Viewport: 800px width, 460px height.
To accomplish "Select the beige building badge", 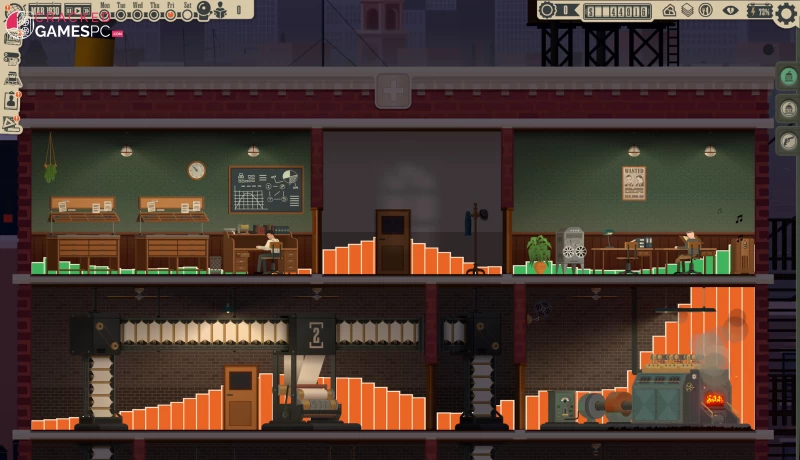I will pyautogui.click(x=787, y=109).
